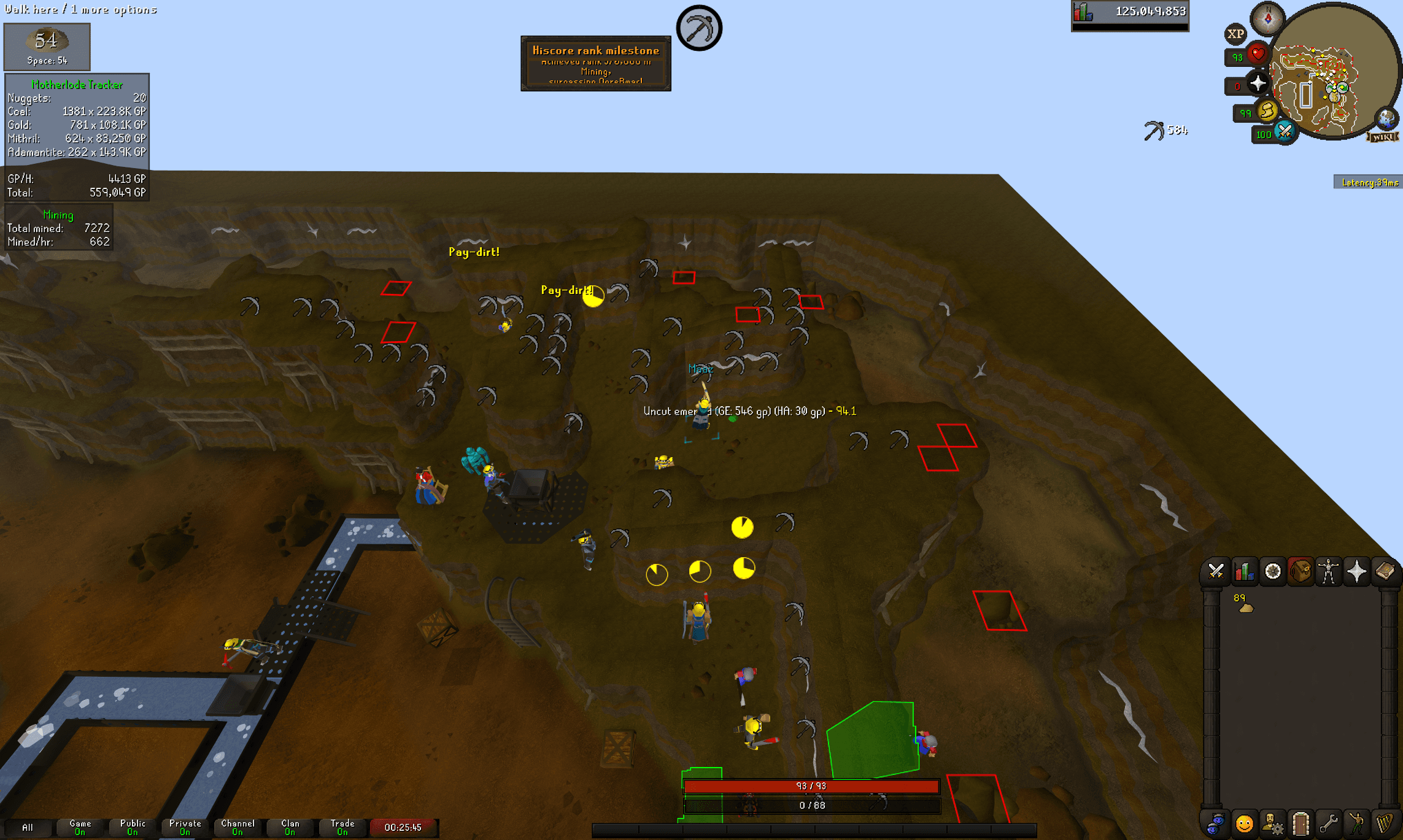The width and height of the screenshot is (1403, 840).
Task: Toggle Public chat off
Action: (x=131, y=827)
